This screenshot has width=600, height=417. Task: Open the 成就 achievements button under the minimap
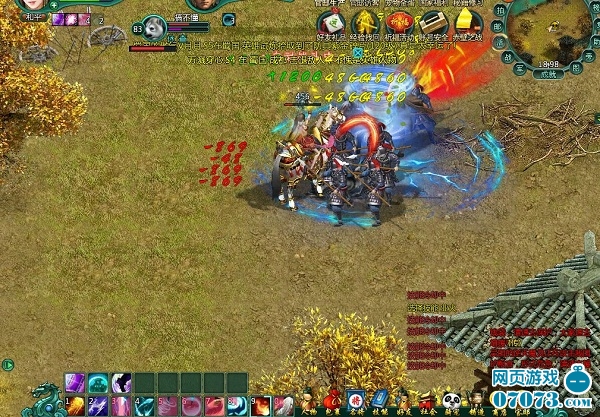click(x=547, y=73)
